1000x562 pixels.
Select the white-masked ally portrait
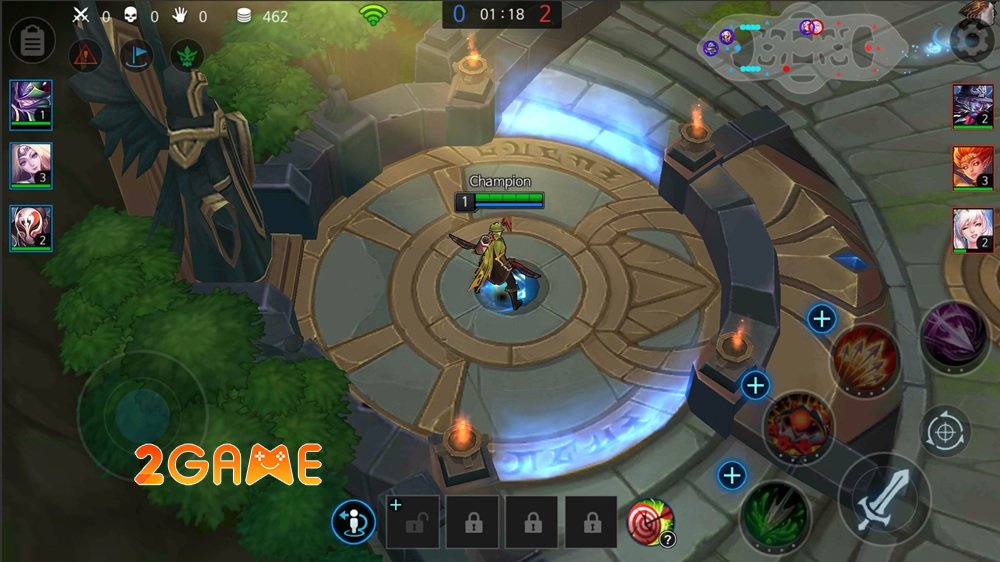click(x=30, y=228)
